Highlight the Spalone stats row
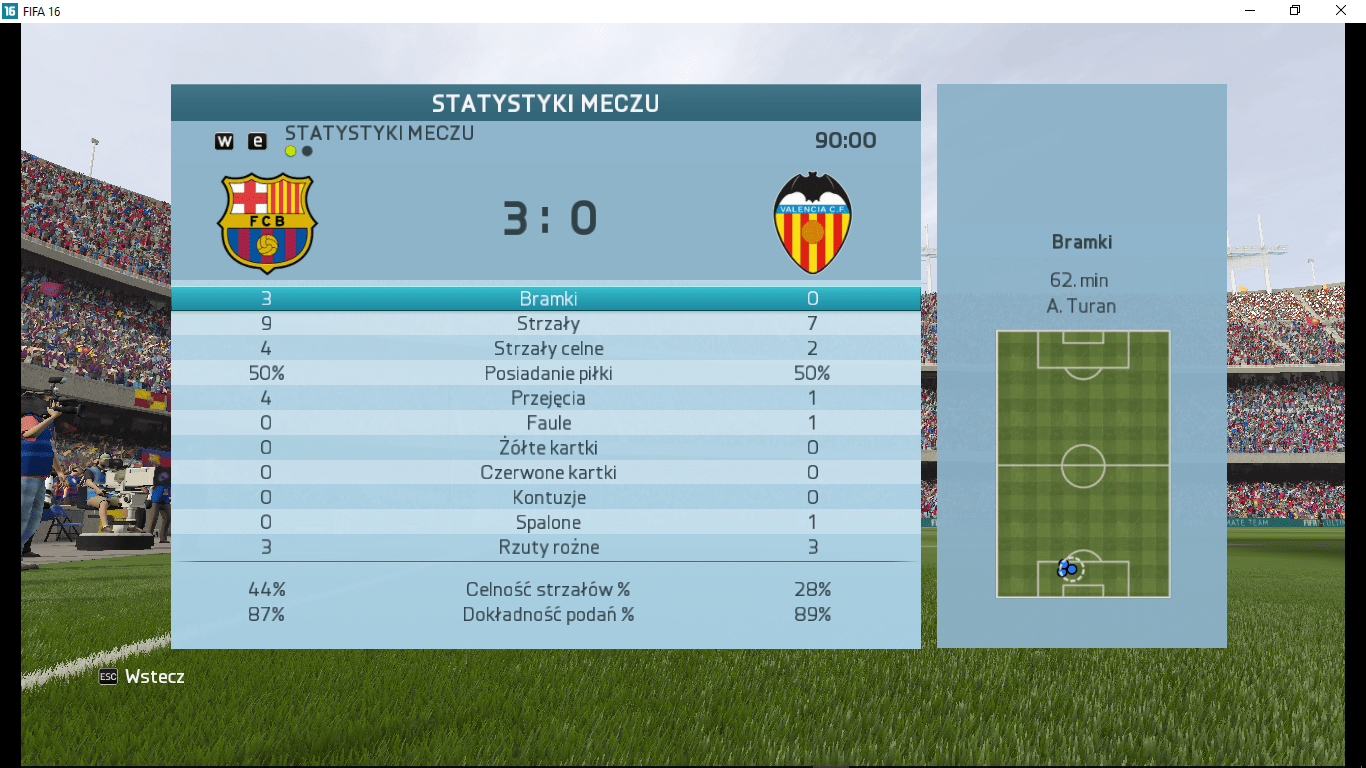Viewport: 1366px width, 768px height. point(547,523)
